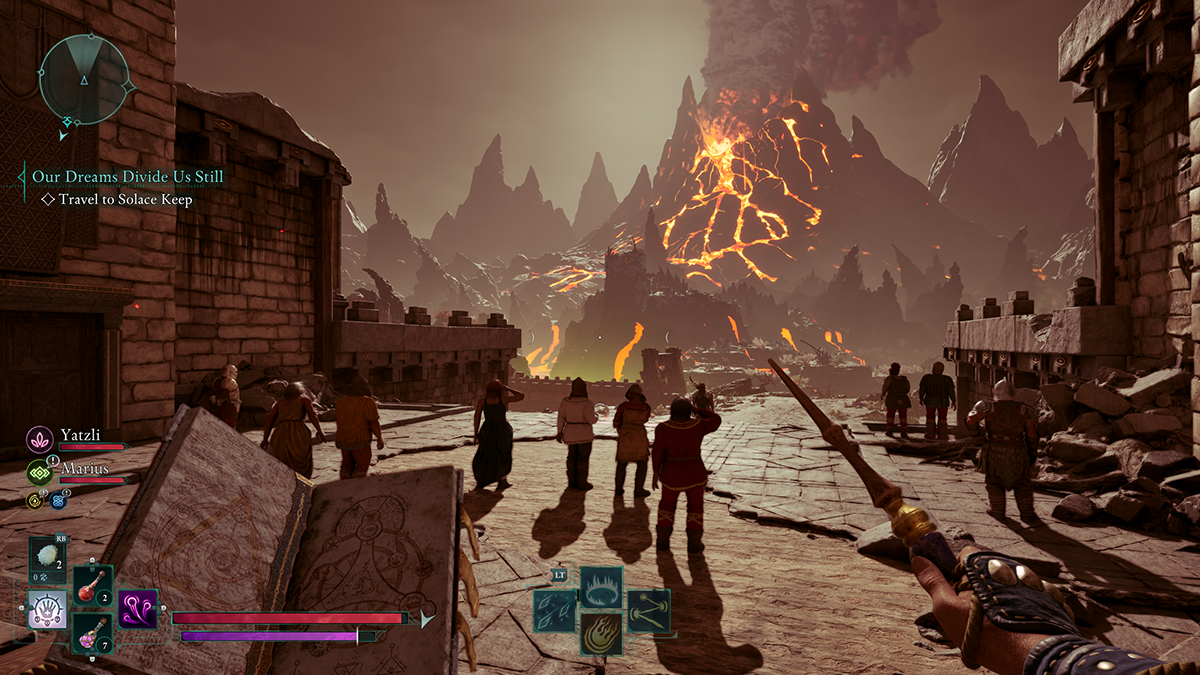Screen dimensions: 1200x675
Task: Activate the white hand-and-skulls ability
Action: (x=47, y=609)
